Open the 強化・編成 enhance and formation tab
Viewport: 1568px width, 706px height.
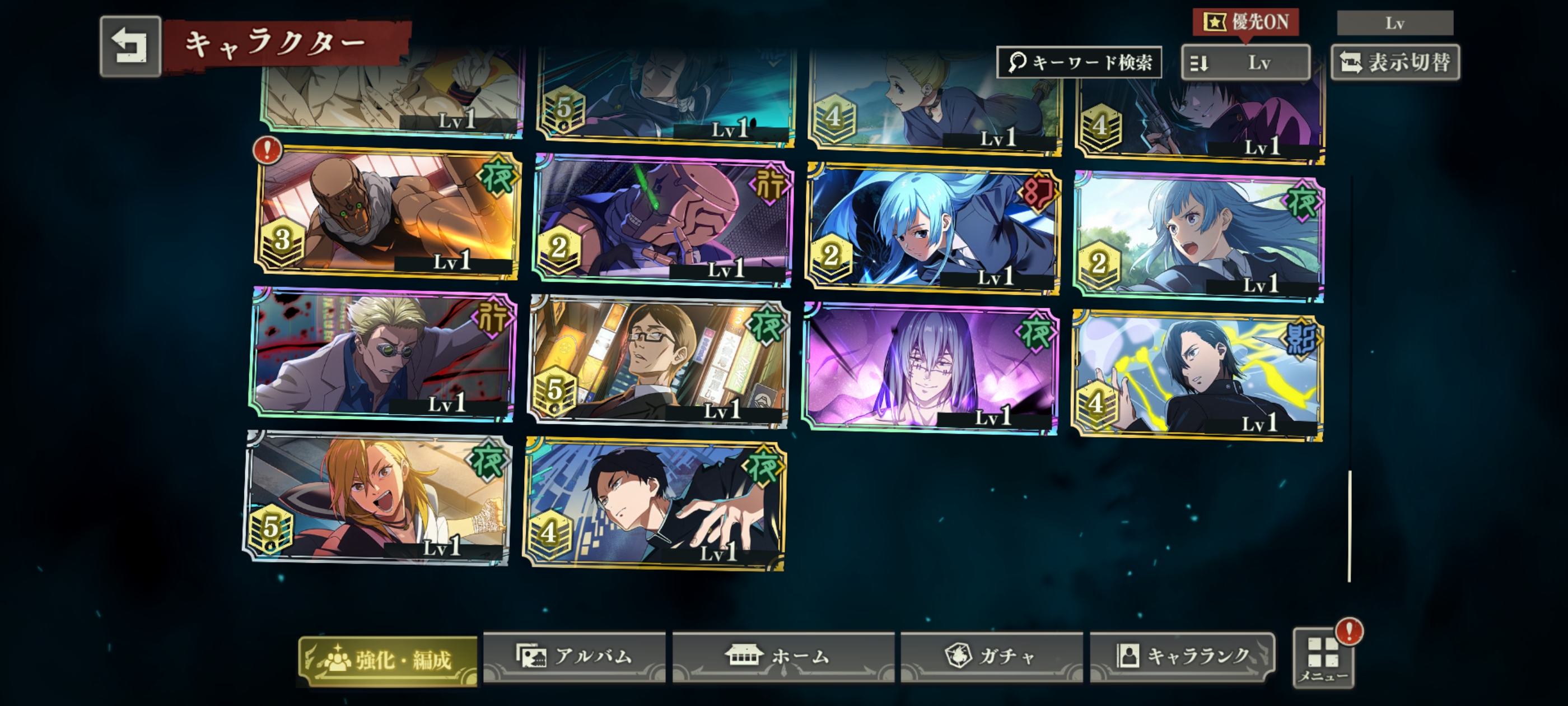[x=388, y=660]
